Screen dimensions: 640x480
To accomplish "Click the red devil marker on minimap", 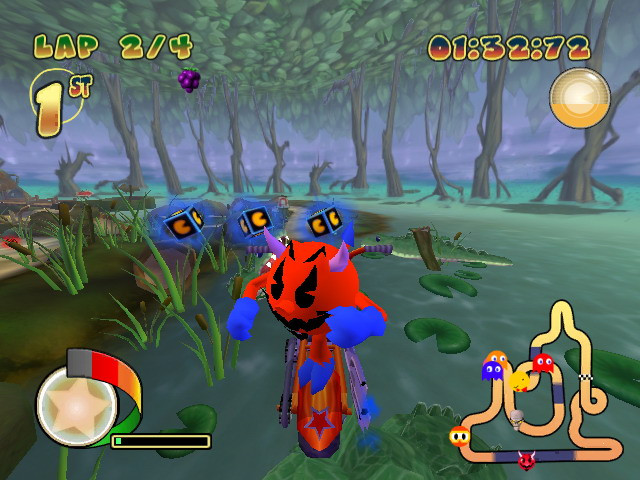I will [525, 460].
